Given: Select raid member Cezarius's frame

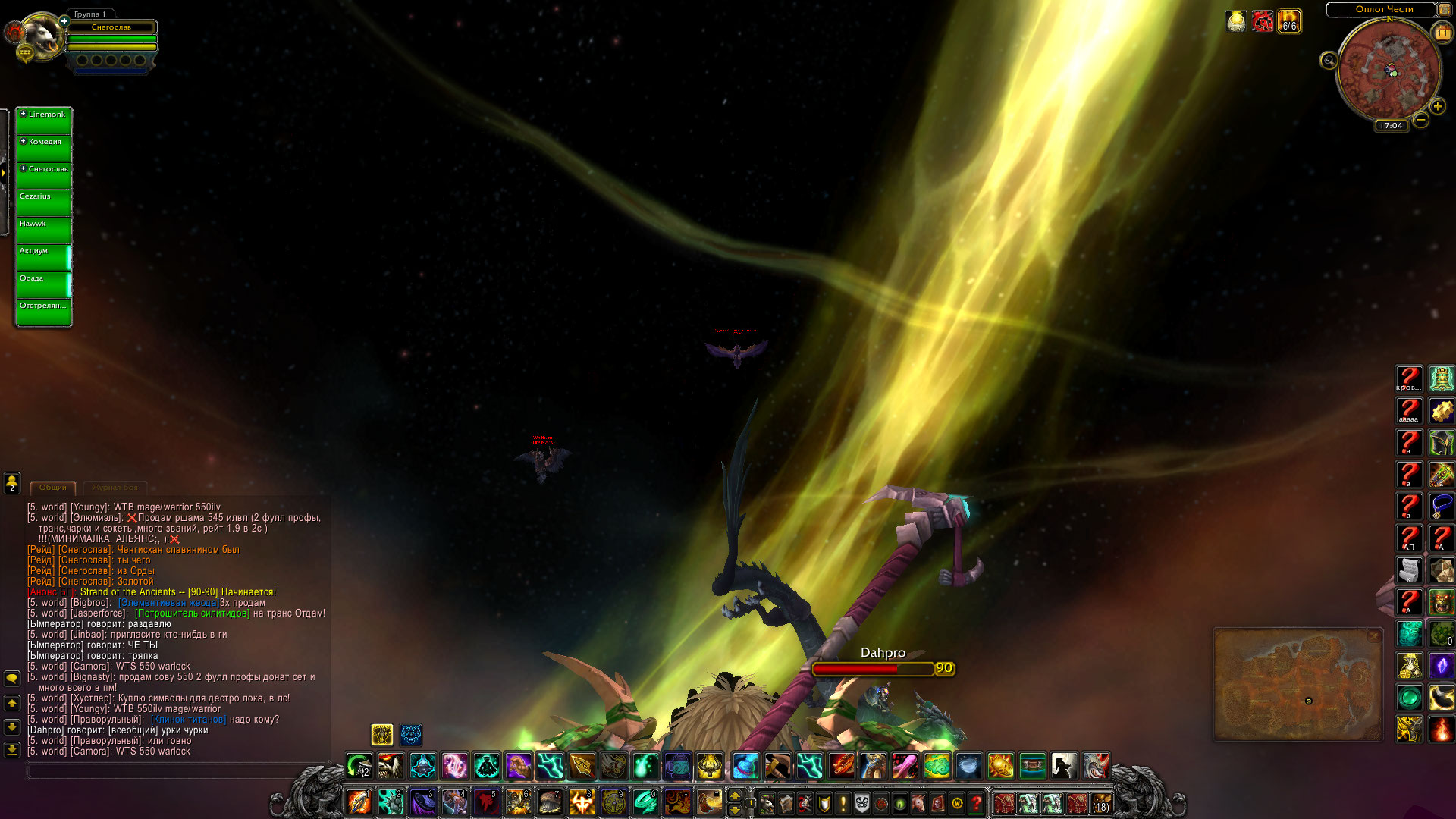Looking at the screenshot, I should (x=44, y=203).
